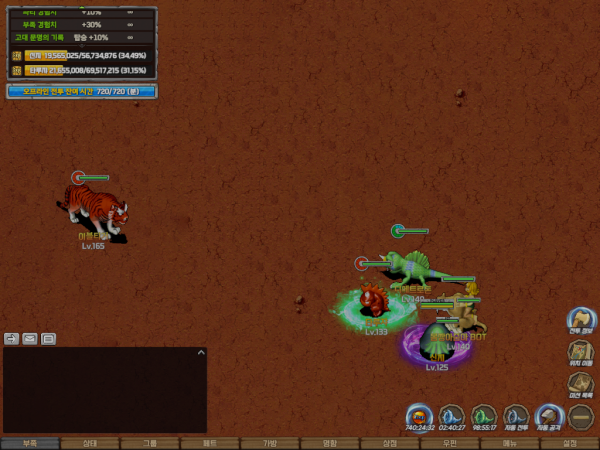Click the EXP buff icon with timer 740:24:32
The height and width of the screenshot is (450, 600).
coord(420,416)
